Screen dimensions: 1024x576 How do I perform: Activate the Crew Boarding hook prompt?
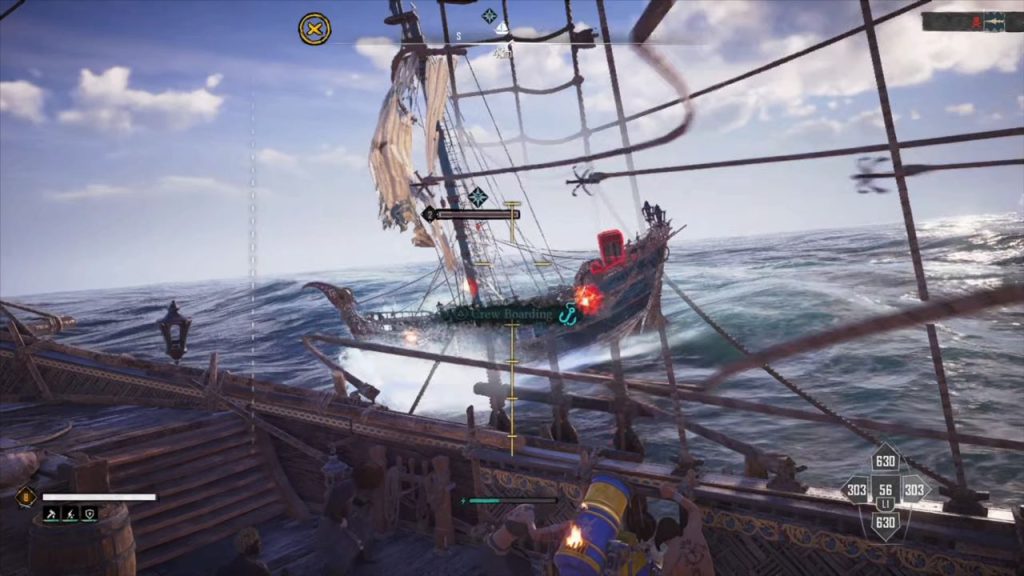click(570, 315)
